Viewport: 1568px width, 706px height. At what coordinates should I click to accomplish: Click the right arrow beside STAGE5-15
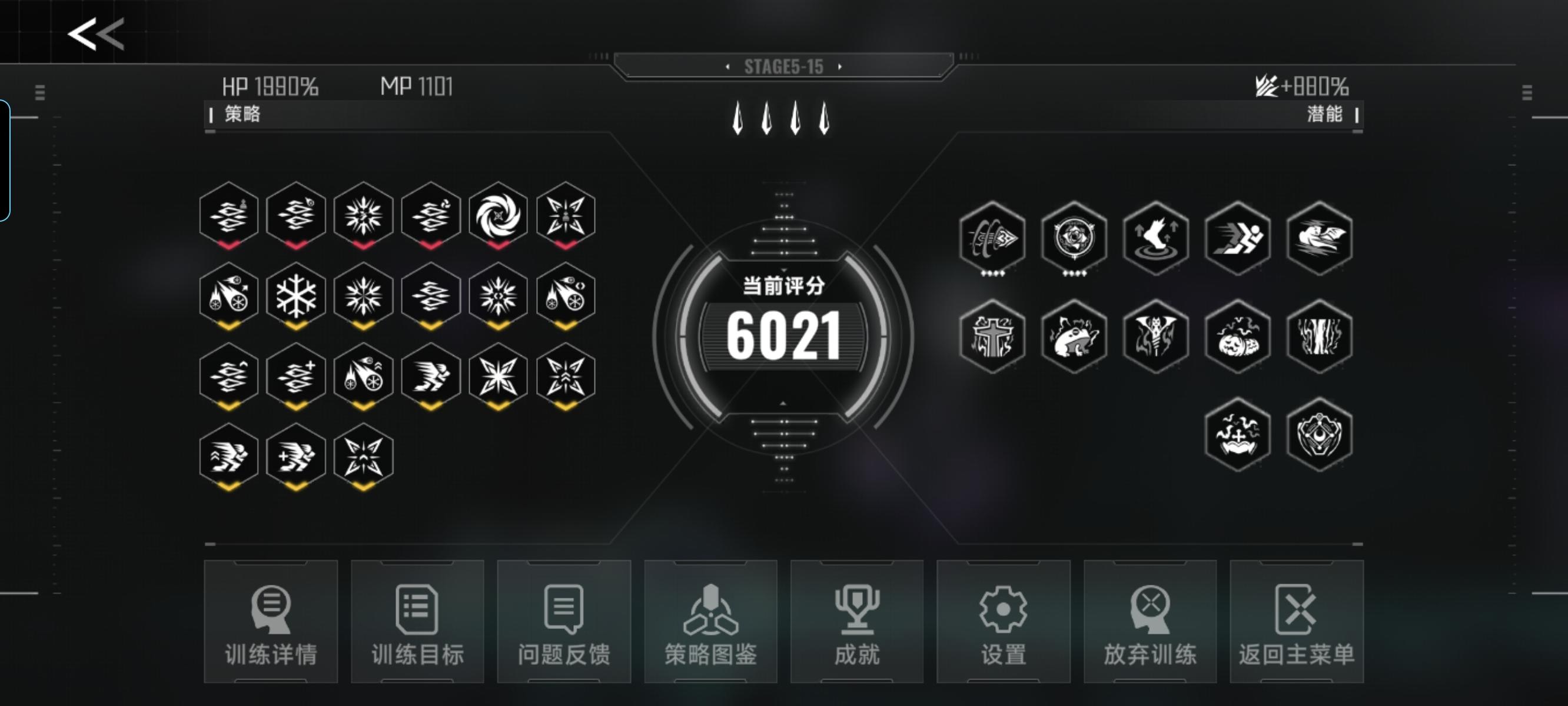[x=840, y=68]
